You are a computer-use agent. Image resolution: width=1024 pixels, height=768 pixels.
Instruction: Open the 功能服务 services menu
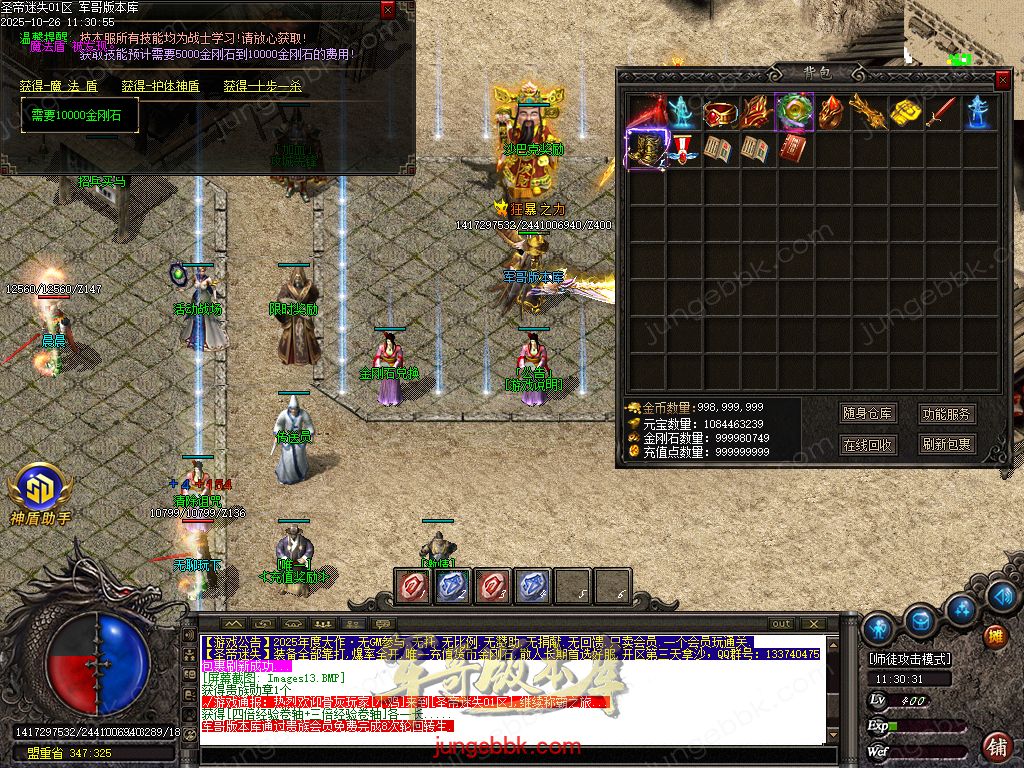[947, 413]
